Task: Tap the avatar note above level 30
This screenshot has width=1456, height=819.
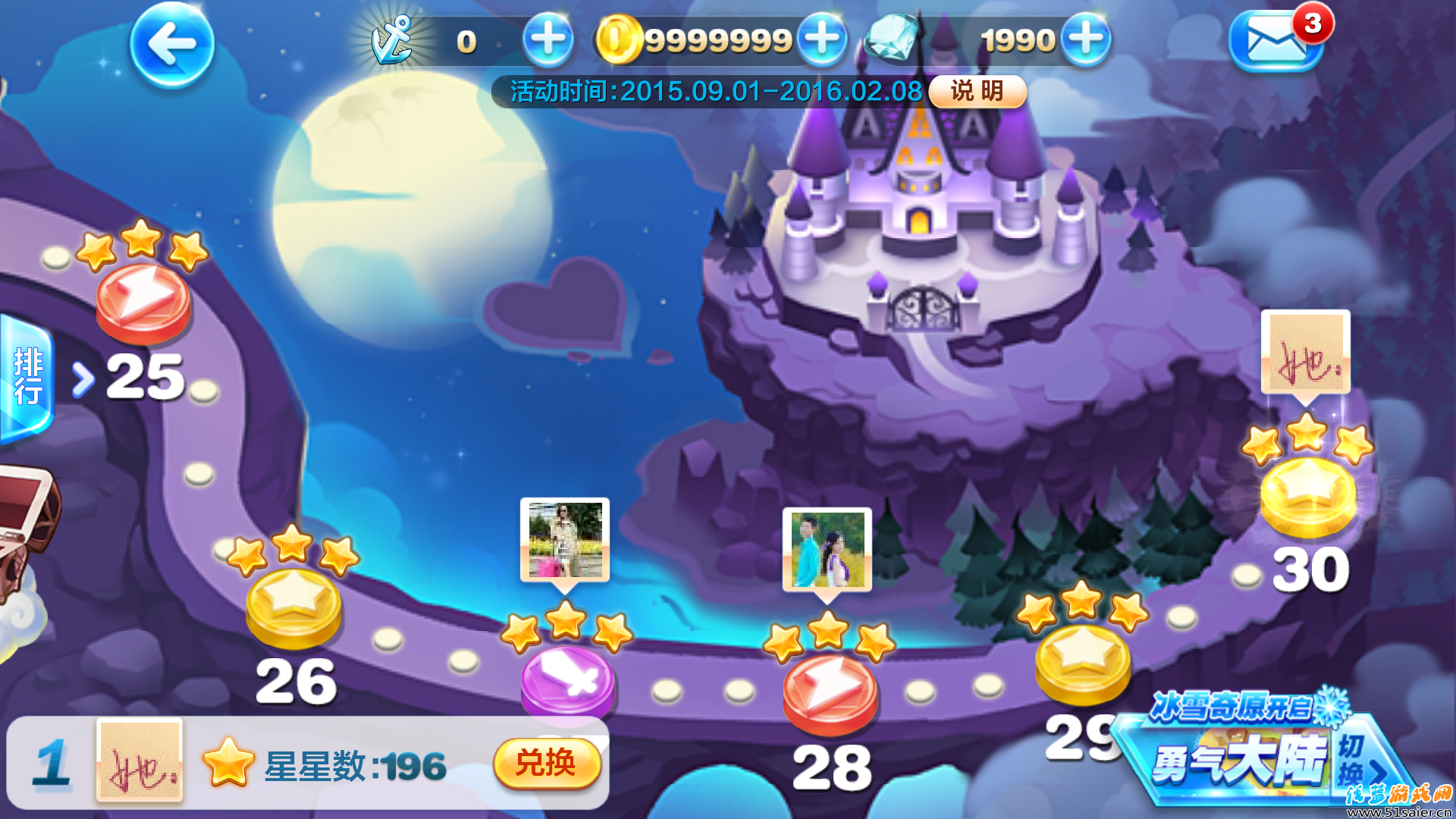Action: [1306, 352]
